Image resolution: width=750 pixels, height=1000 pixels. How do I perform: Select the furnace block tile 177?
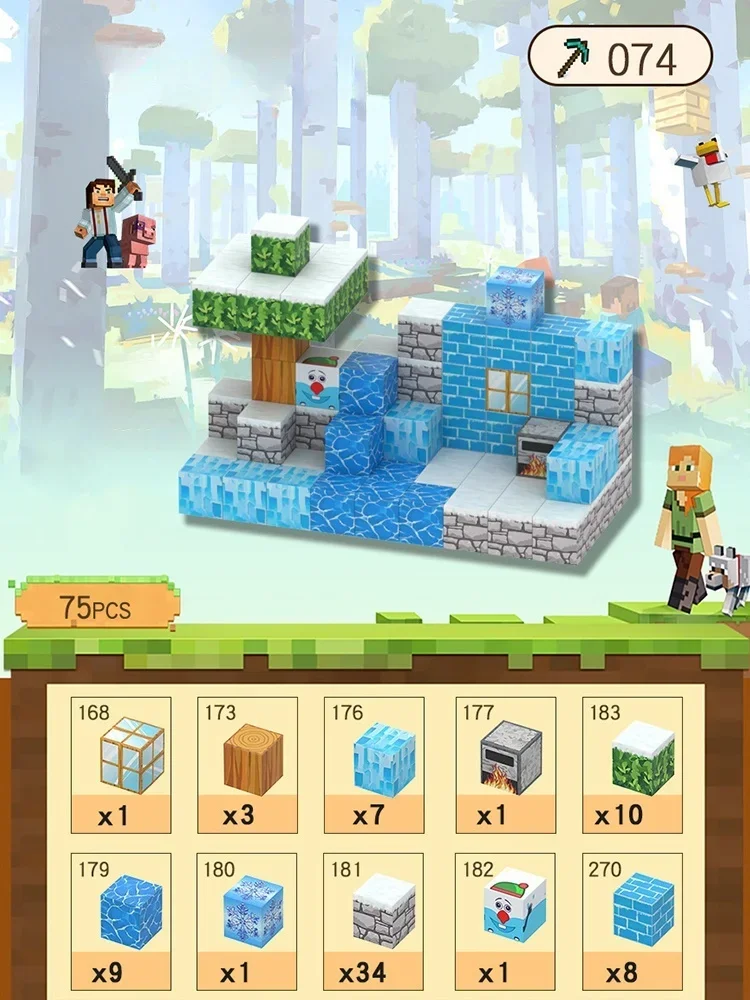503,764
